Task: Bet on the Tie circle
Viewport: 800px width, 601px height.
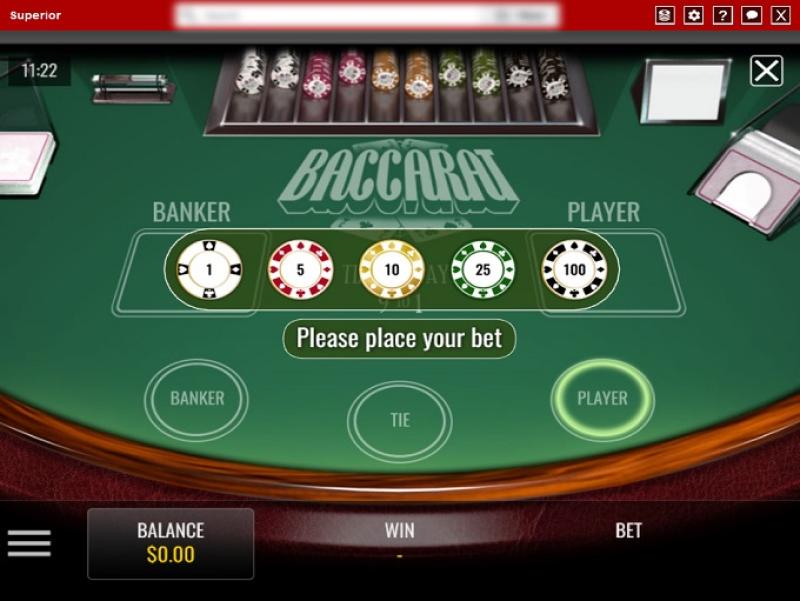Action: 400,421
